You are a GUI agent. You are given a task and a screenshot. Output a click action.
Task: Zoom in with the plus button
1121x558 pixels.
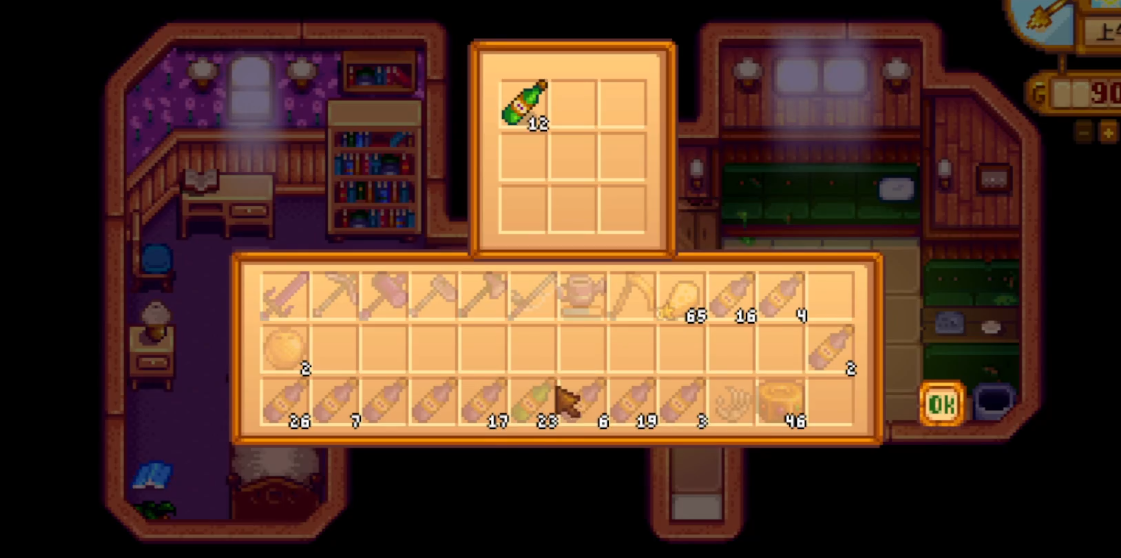click(x=1108, y=131)
